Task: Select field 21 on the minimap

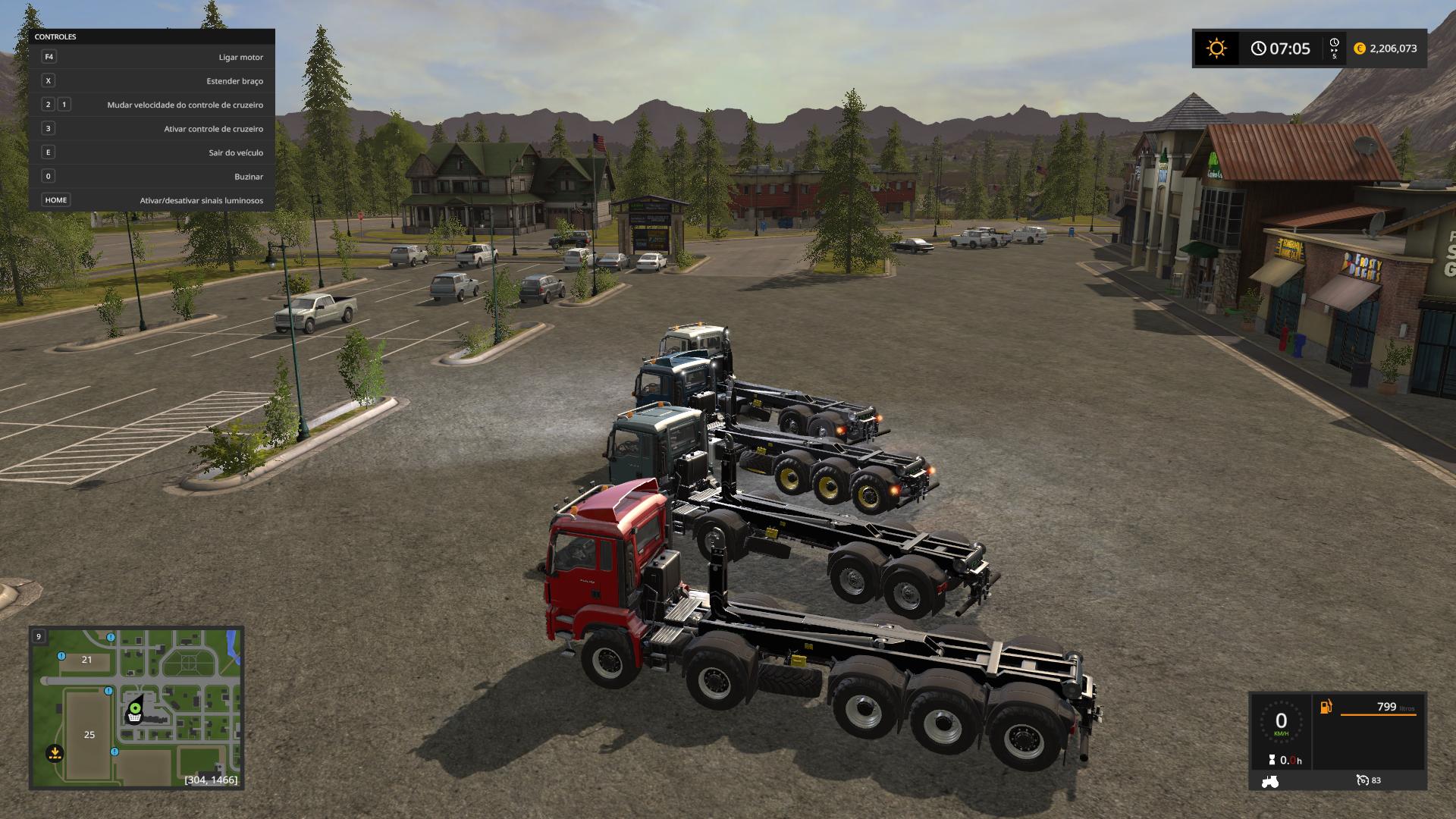Action: [x=86, y=660]
